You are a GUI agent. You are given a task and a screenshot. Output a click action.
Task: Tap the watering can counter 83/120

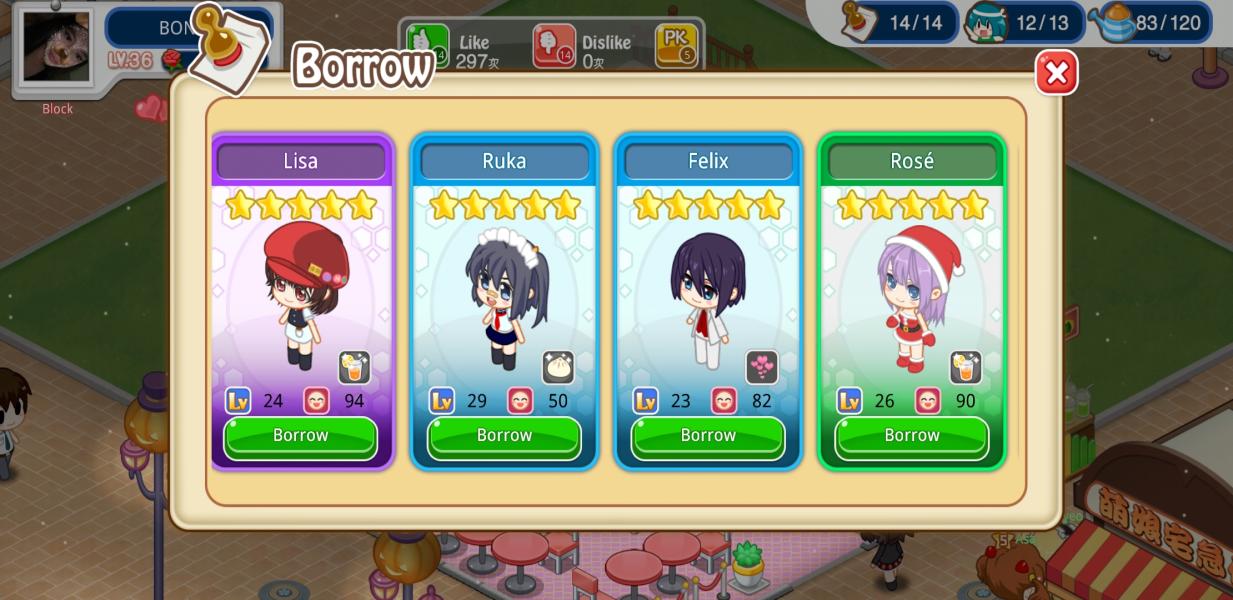coord(1155,22)
